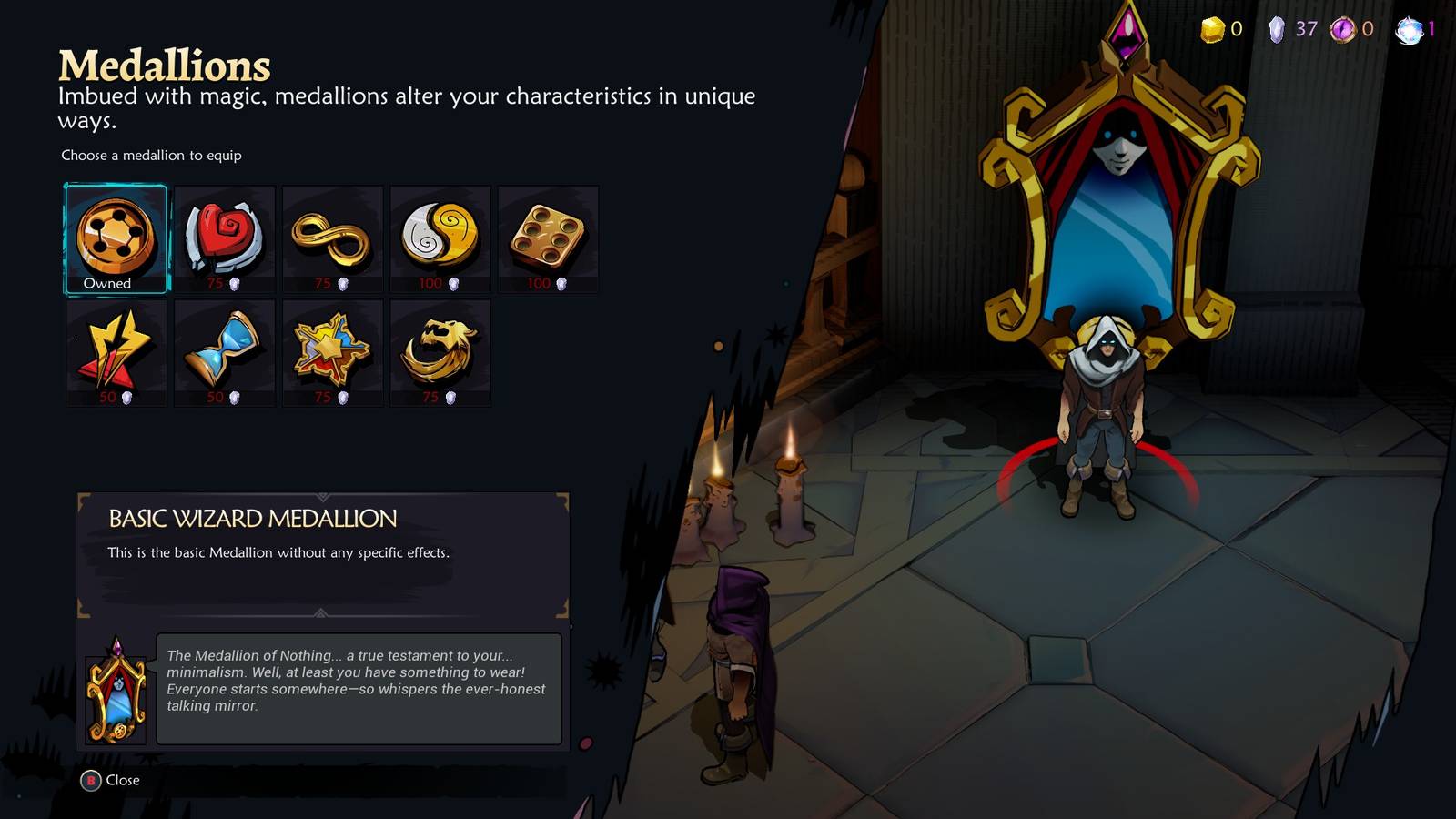Pick the golden dragon skull medallion

pos(440,350)
